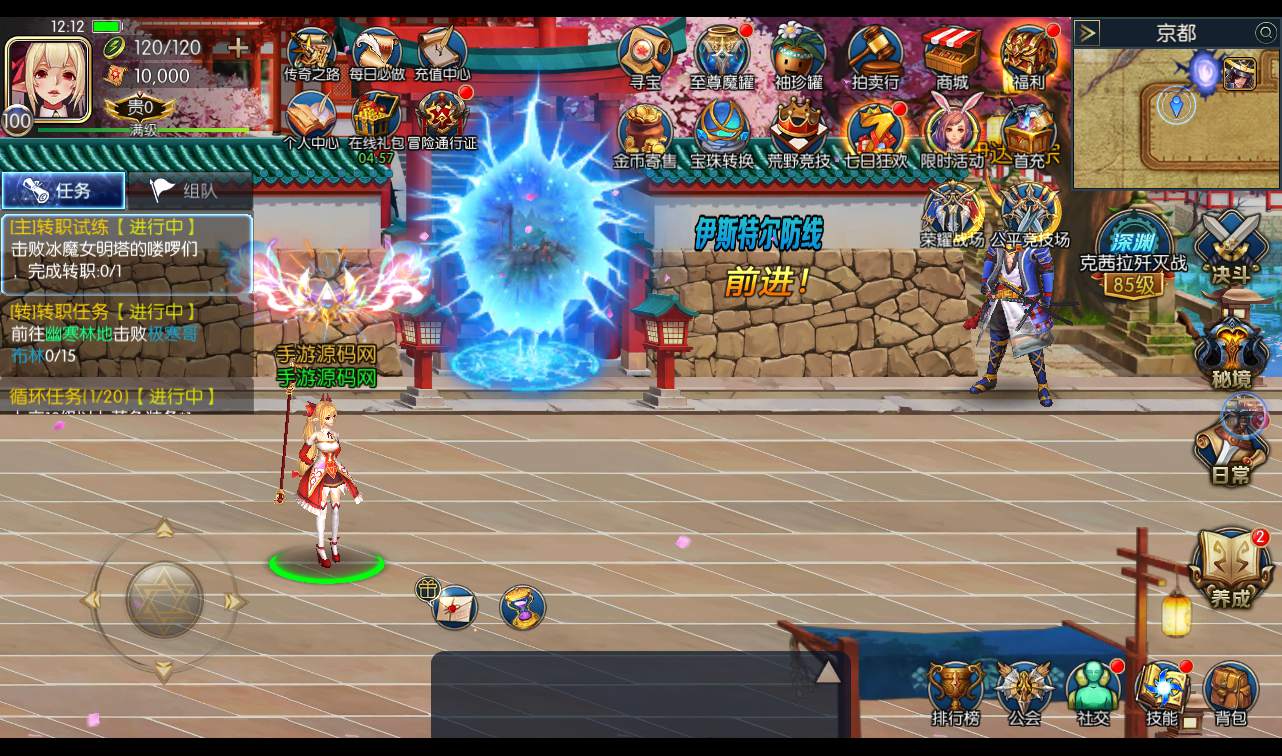
Task: Tap the plus button beside stamina
Action: (x=238, y=47)
